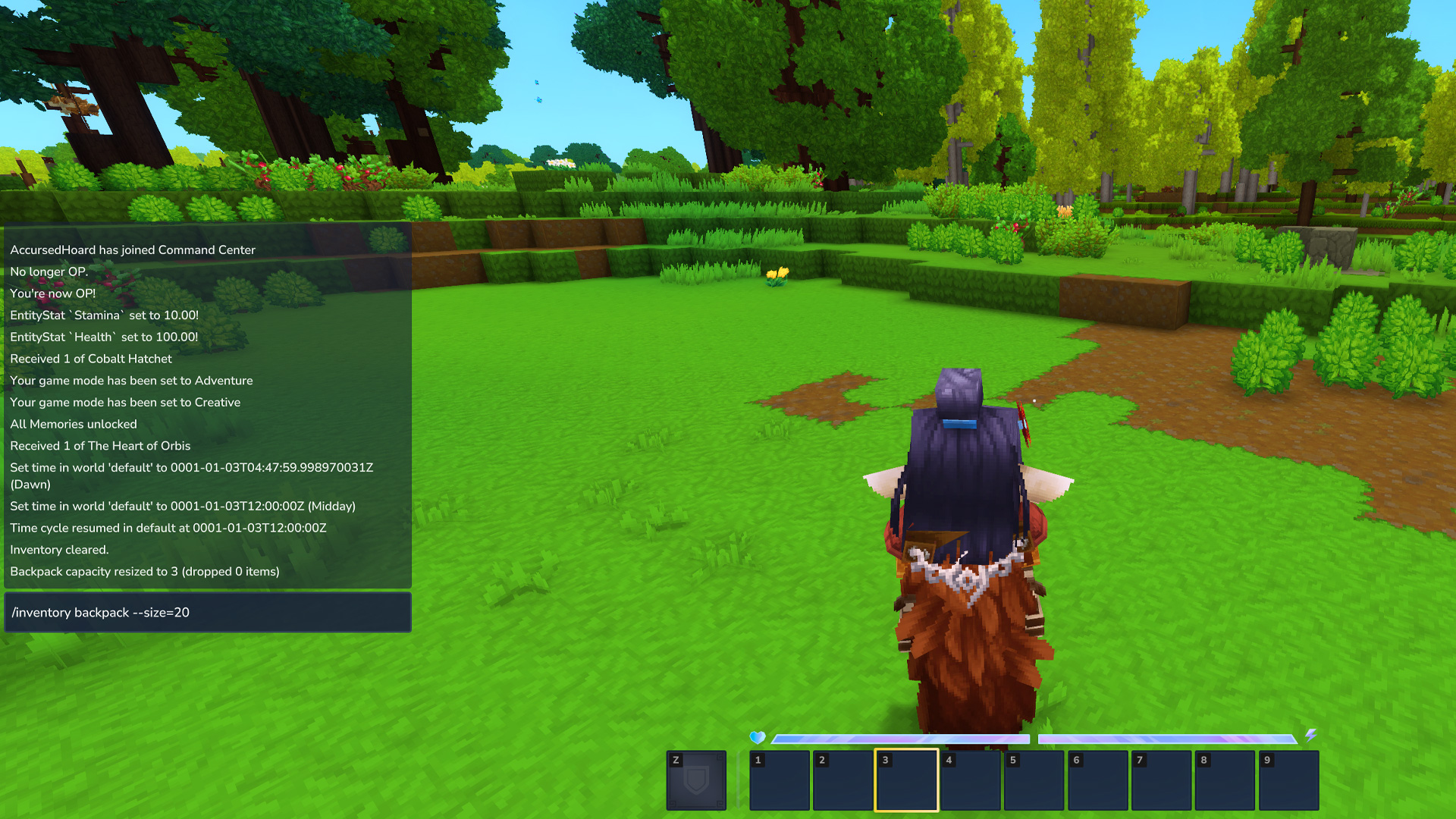This screenshot has height=819, width=1456.
Task: Select hotbar slot 7
Action: (x=1161, y=780)
